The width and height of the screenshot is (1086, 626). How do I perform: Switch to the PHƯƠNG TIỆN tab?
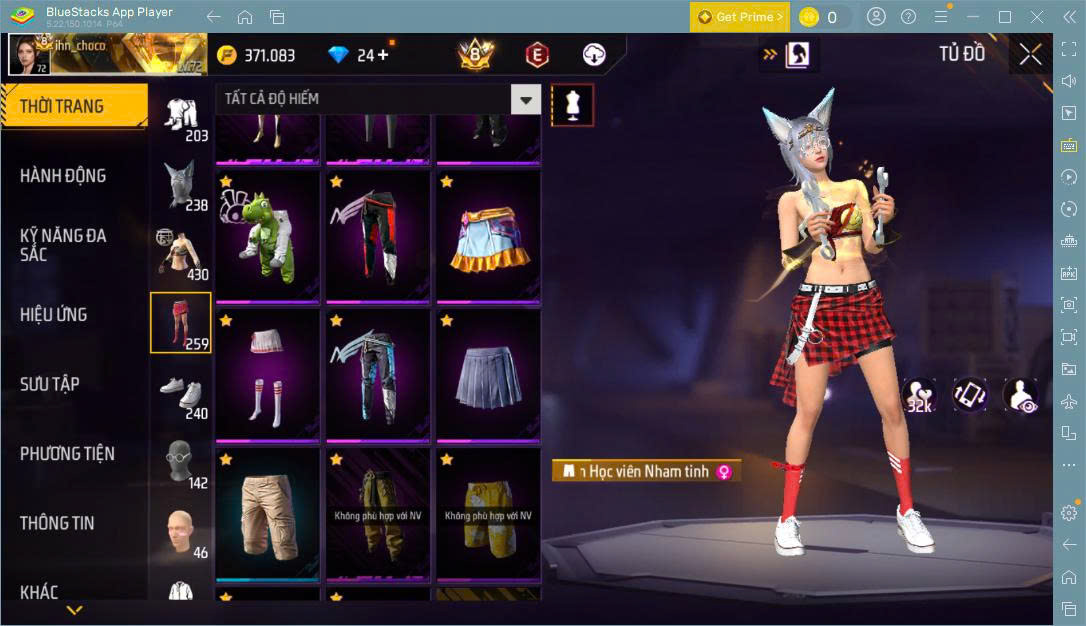pos(67,454)
